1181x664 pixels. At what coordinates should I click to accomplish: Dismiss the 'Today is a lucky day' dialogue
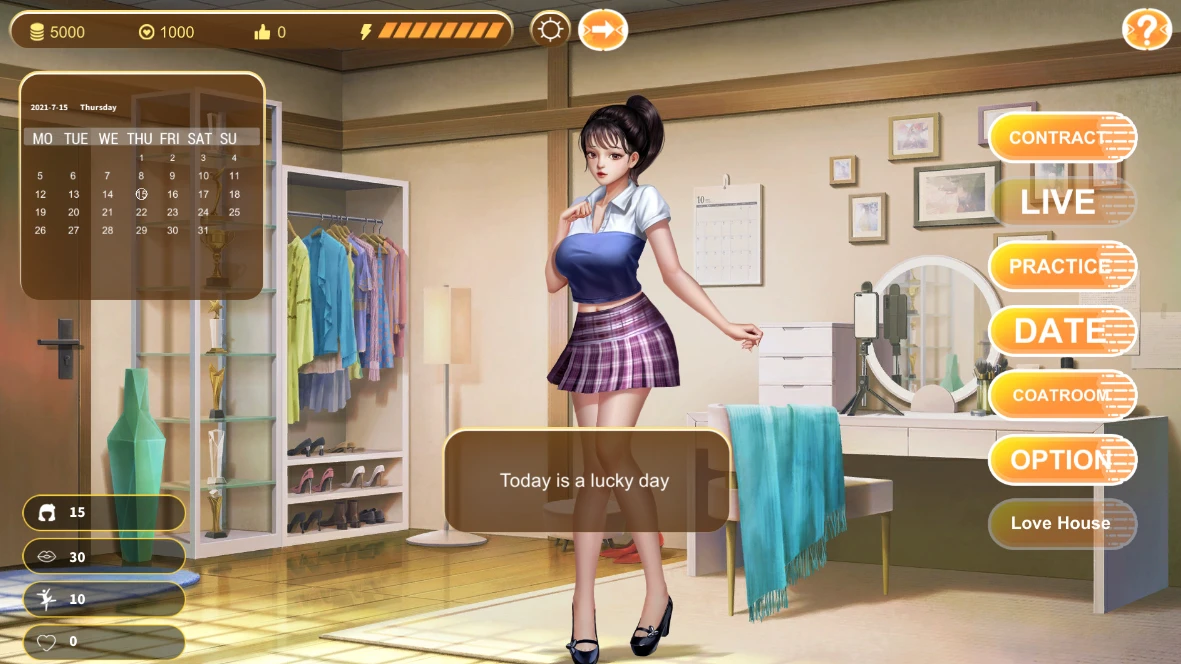[585, 481]
